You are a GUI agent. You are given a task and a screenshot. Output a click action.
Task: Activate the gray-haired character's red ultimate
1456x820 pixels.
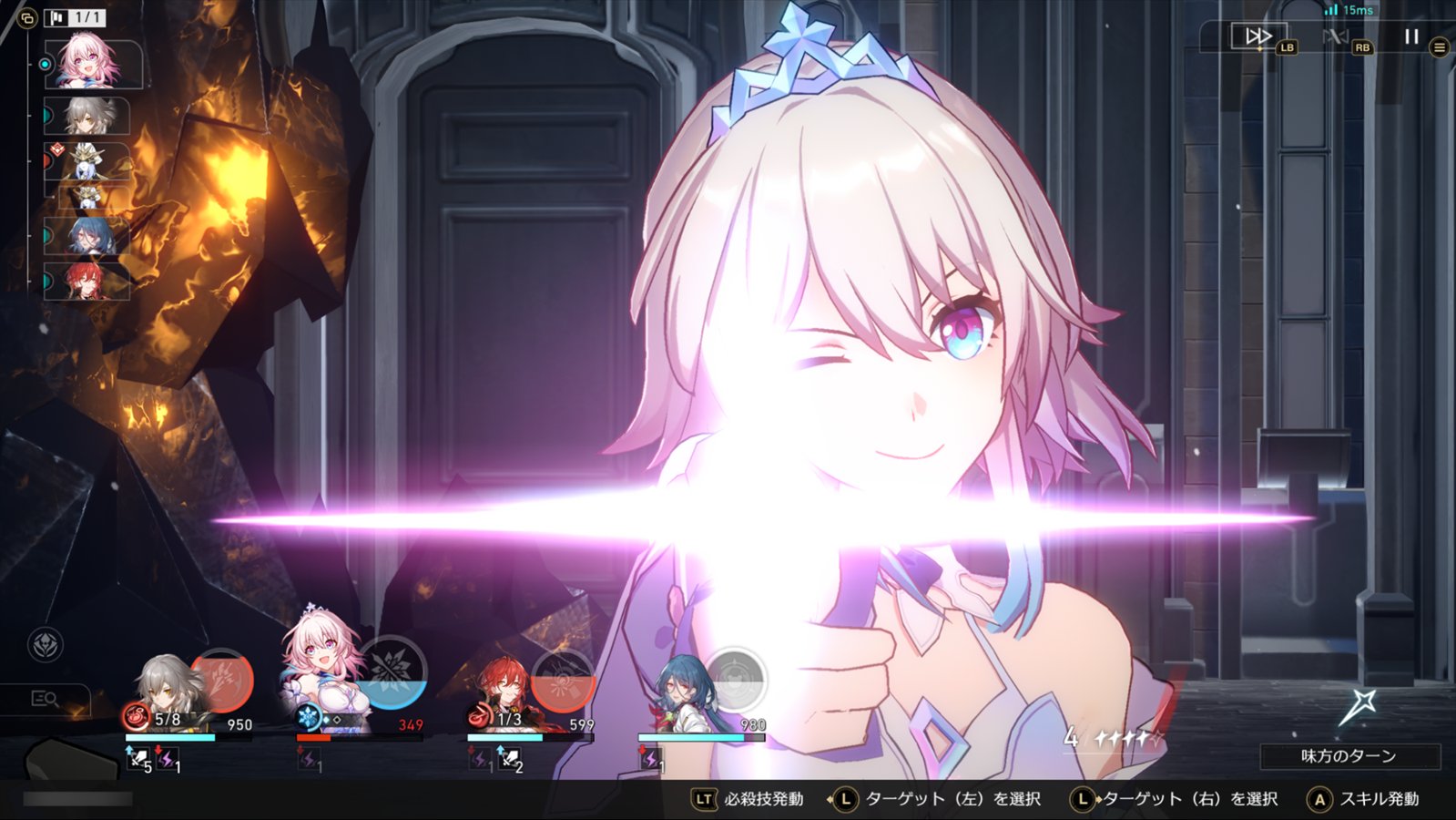click(x=220, y=679)
